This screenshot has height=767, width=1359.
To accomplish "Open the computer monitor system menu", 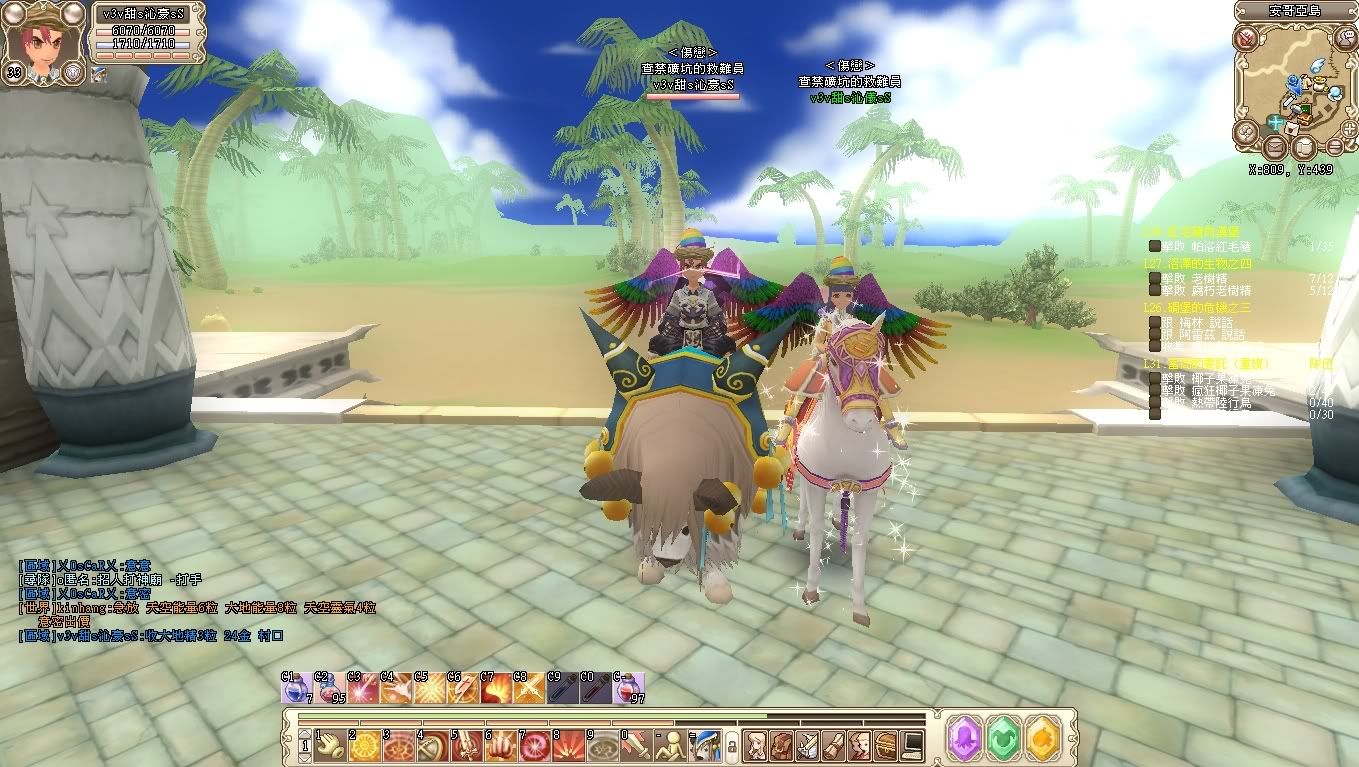I will coord(911,745).
